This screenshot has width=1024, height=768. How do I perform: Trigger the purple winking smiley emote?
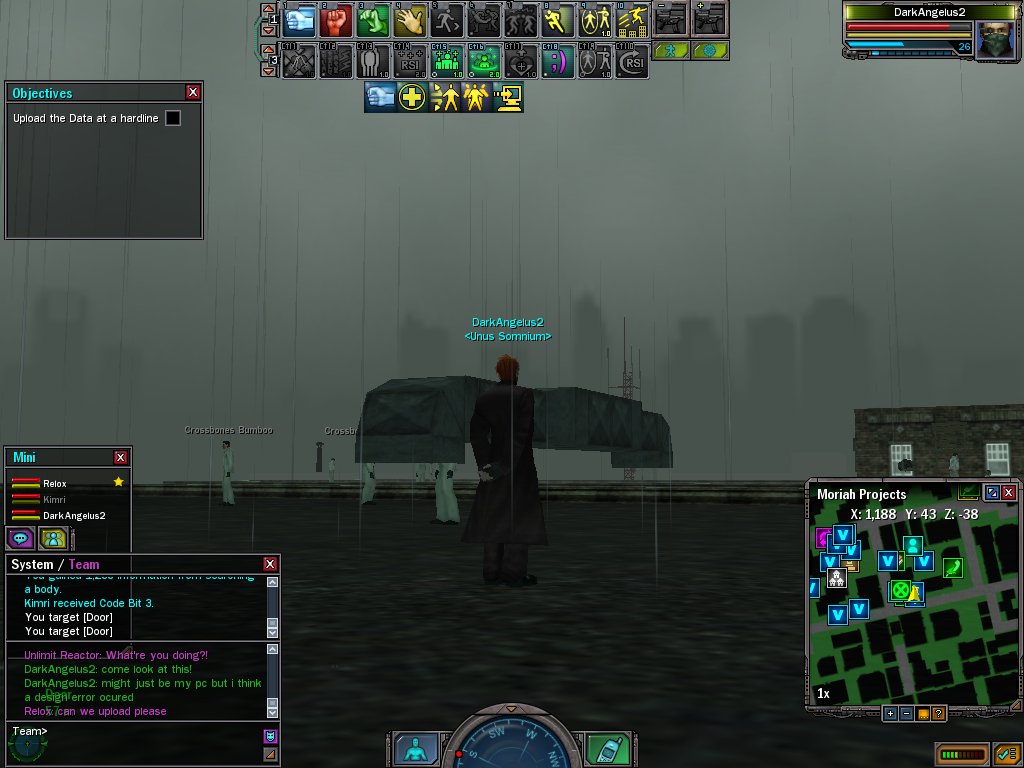tap(558, 61)
